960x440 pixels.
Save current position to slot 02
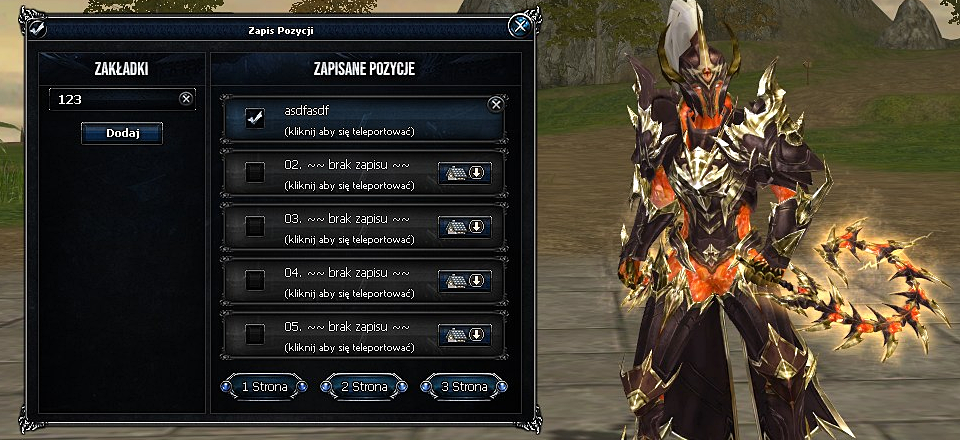tap(465, 173)
